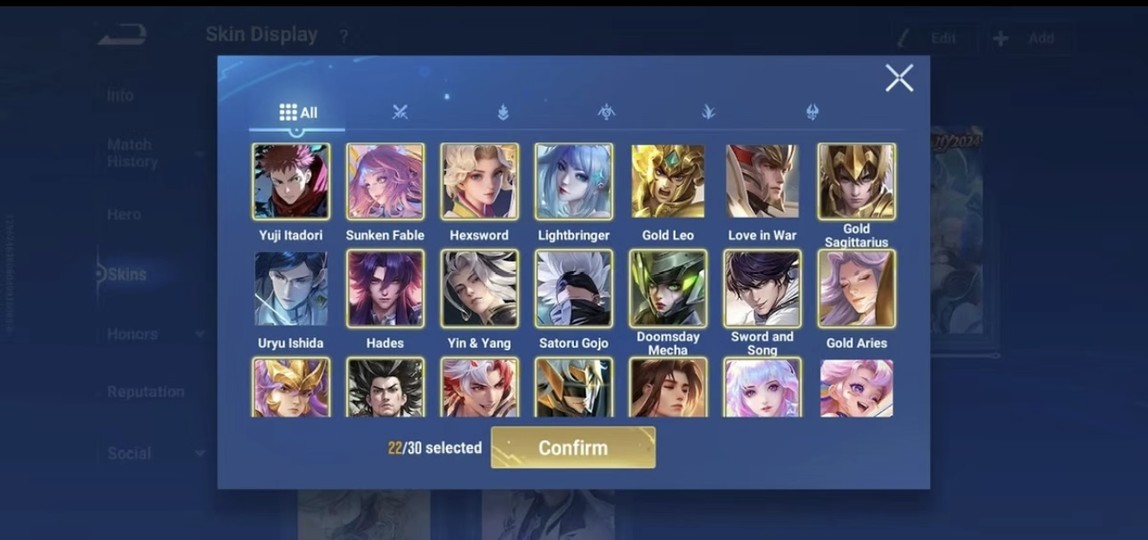Viewport: 1148px width, 540px height.
Task: Switch to the All skins tab
Action: [x=298, y=112]
